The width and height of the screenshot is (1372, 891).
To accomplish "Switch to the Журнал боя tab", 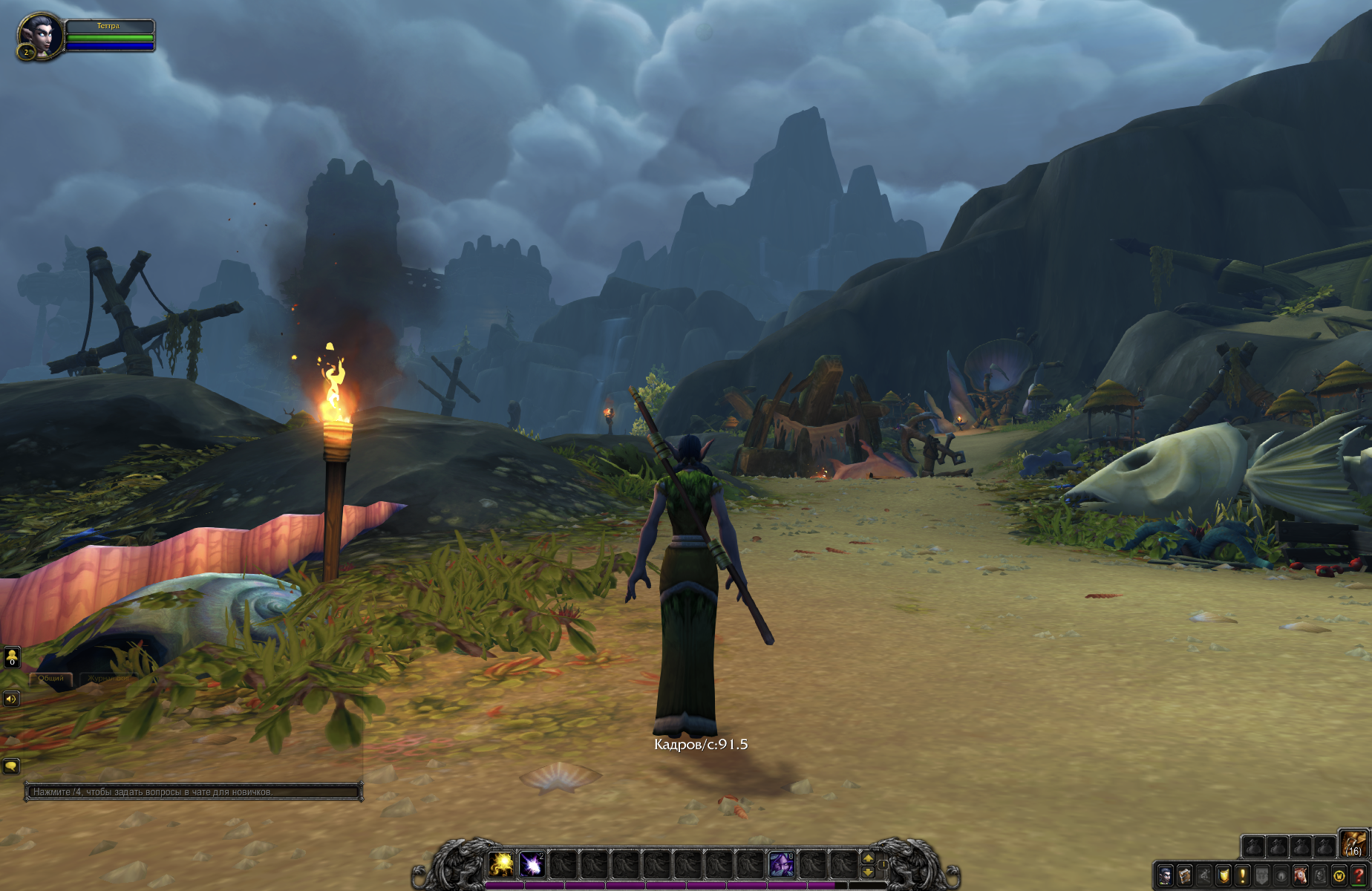I will (108, 679).
